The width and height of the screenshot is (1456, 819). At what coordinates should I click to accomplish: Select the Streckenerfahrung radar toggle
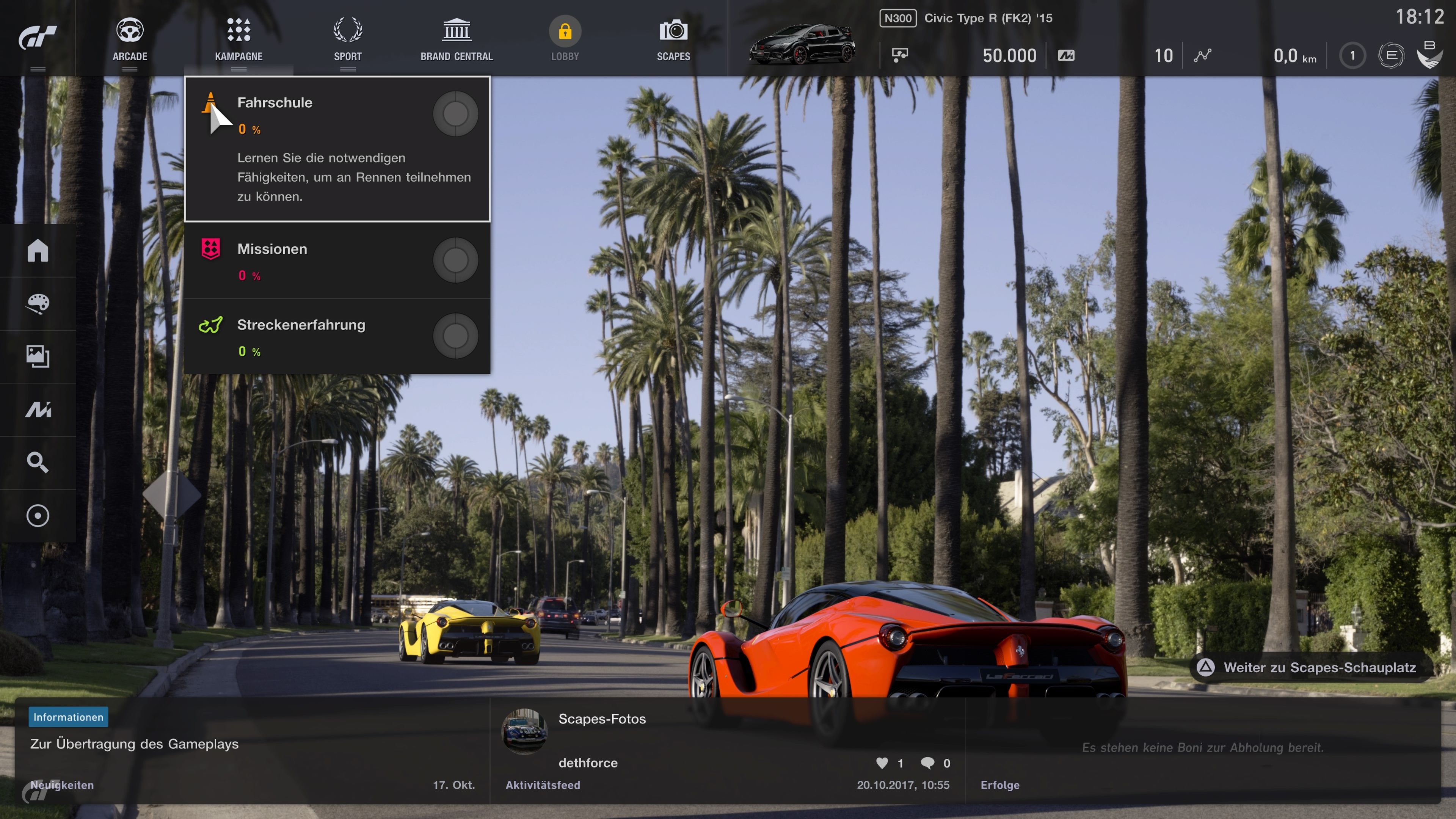455,335
